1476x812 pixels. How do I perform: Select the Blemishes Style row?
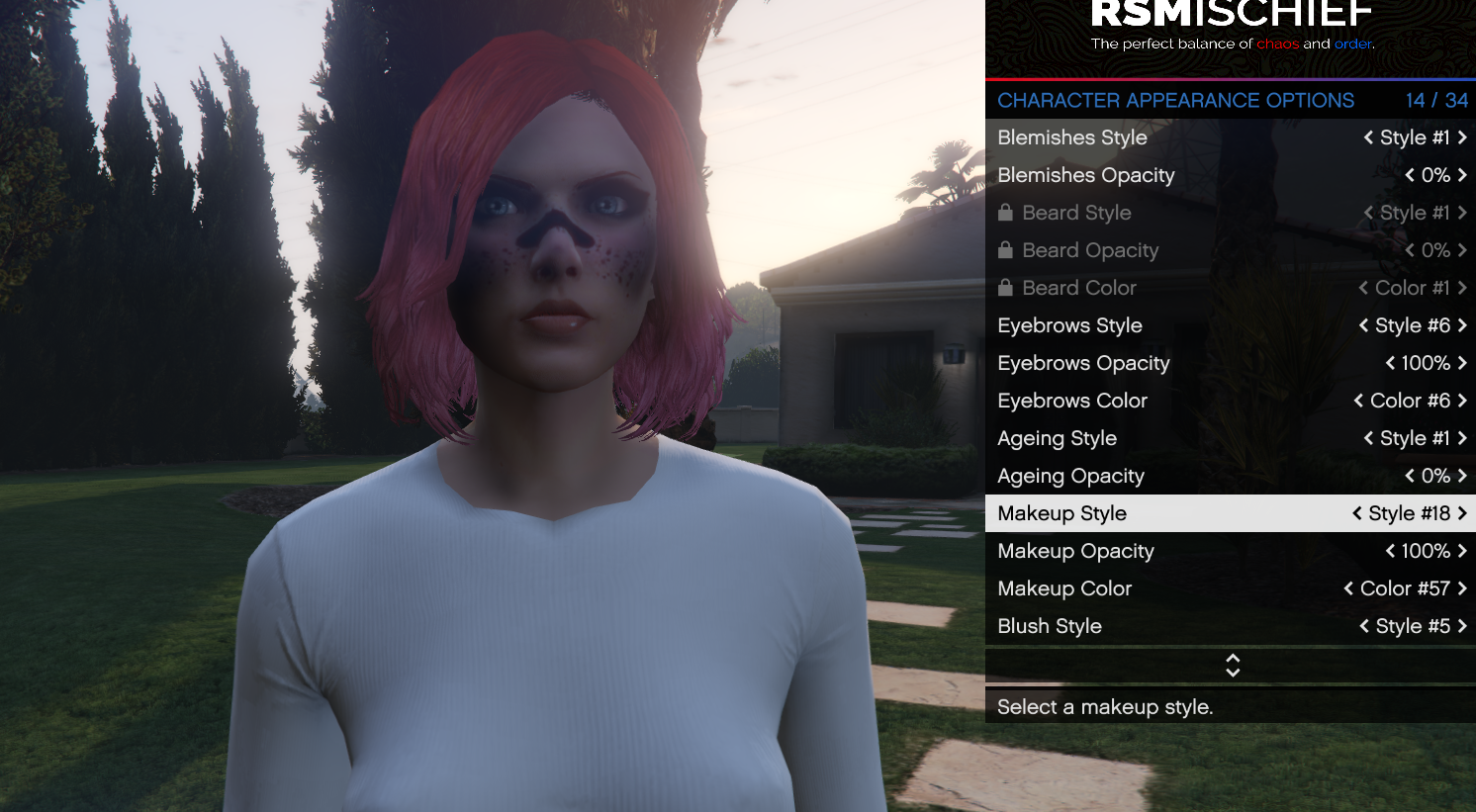tap(1073, 137)
